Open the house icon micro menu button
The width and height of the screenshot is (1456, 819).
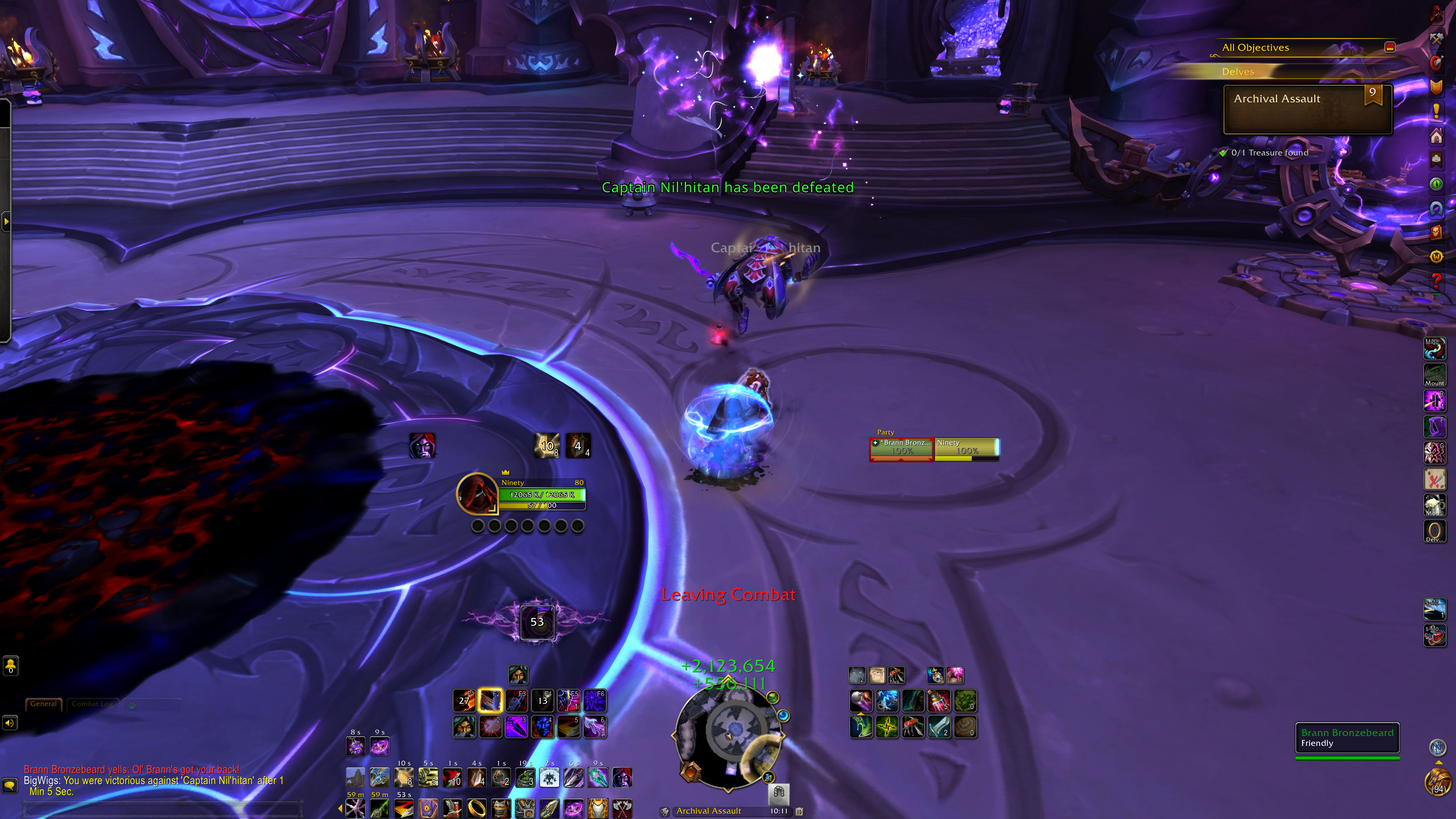point(1436,136)
